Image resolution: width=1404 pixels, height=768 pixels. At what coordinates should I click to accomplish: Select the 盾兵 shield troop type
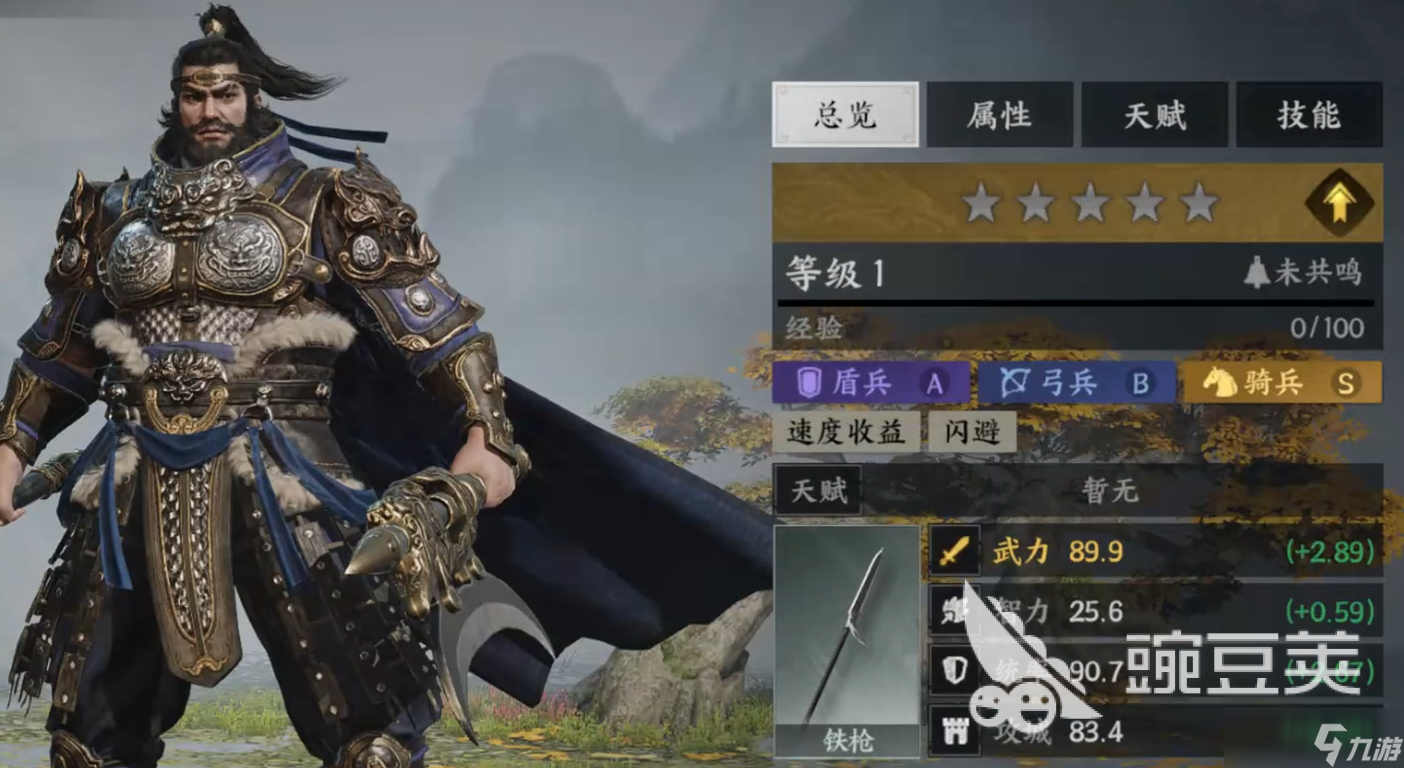tap(870, 383)
